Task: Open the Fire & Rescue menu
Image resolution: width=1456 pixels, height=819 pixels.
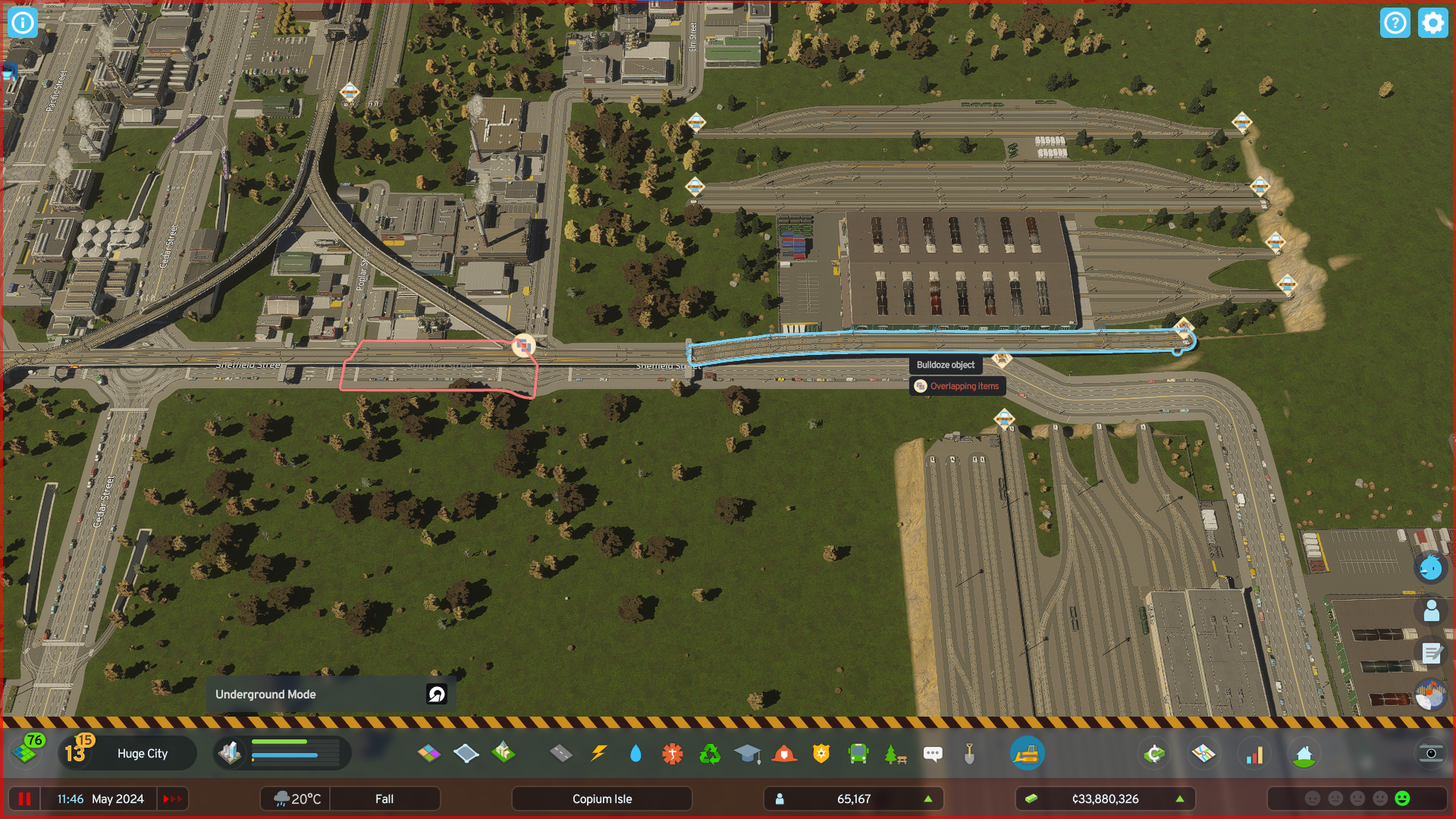Action: click(784, 753)
